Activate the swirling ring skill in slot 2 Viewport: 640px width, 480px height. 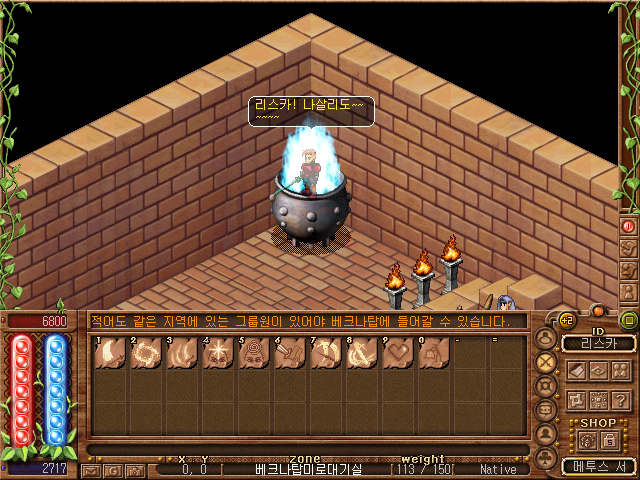click(144, 356)
